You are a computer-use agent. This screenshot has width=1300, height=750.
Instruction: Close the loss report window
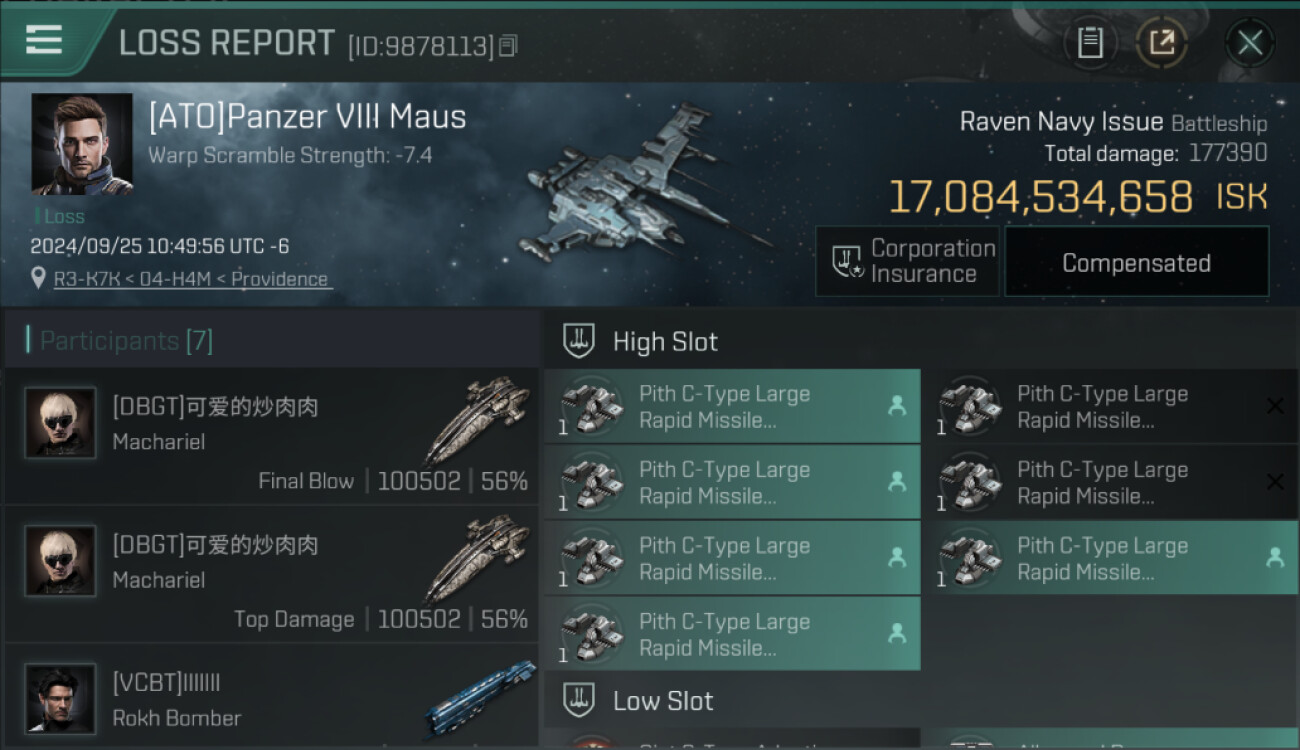[1250, 42]
